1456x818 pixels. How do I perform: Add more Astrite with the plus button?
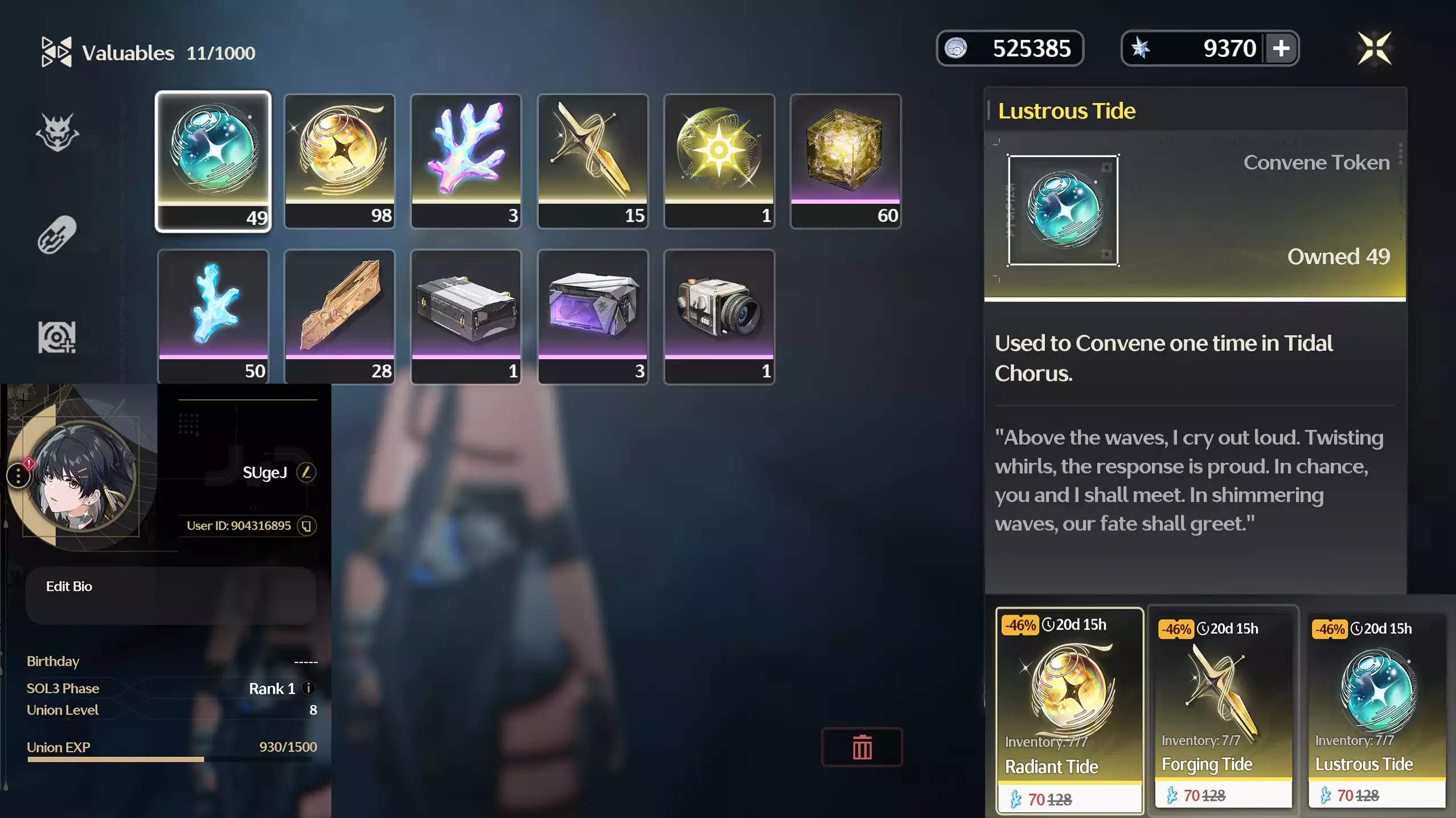(x=1281, y=48)
